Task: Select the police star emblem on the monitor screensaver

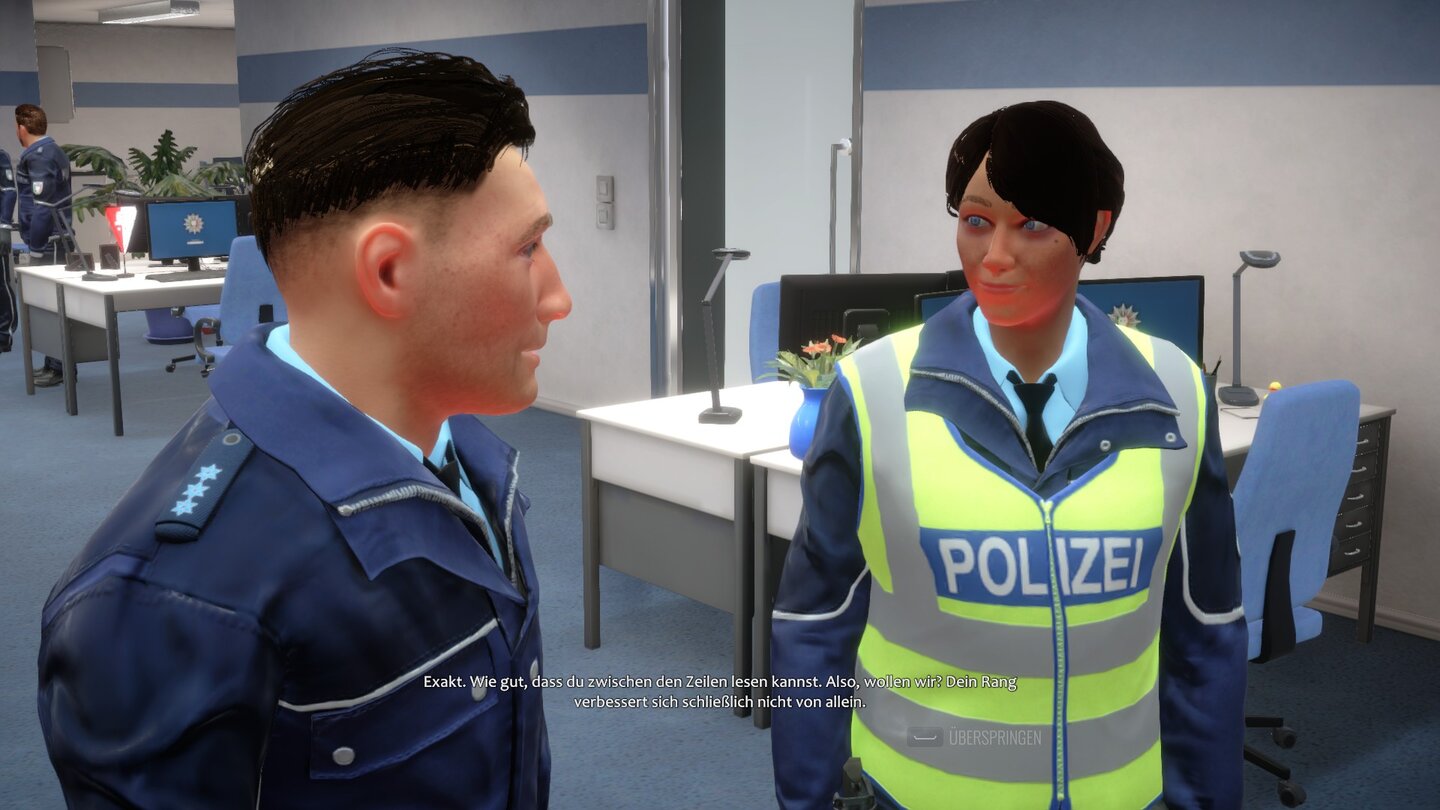Action: click(191, 224)
